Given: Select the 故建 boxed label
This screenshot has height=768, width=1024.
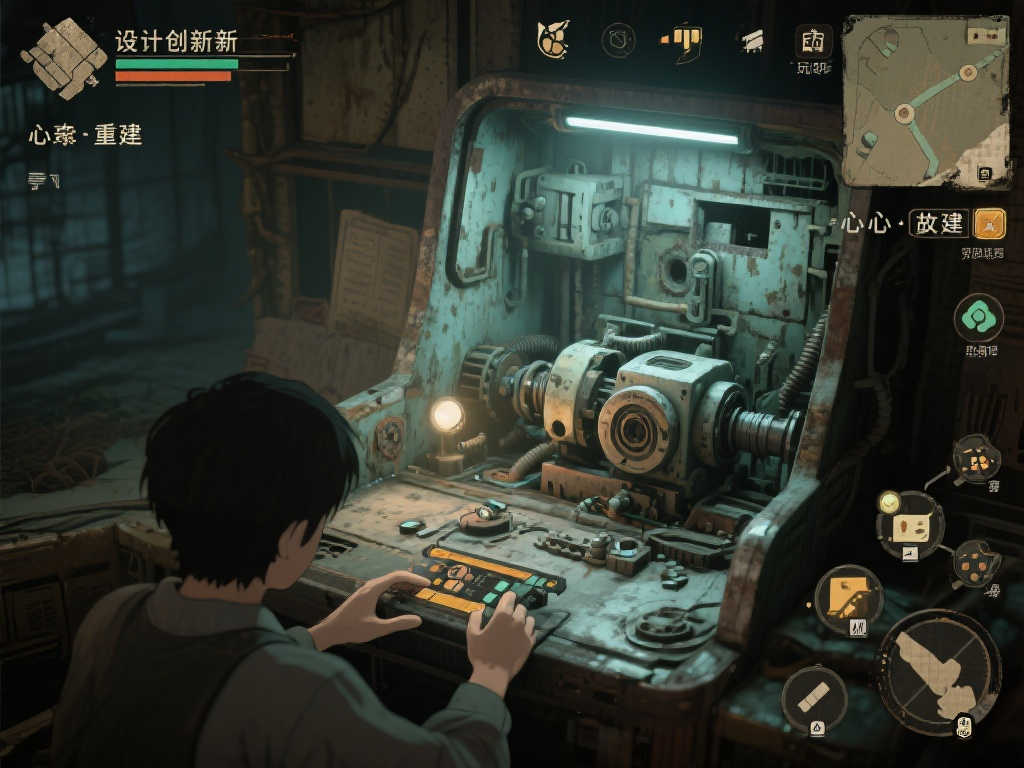Looking at the screenshot, I should (939, 223).
